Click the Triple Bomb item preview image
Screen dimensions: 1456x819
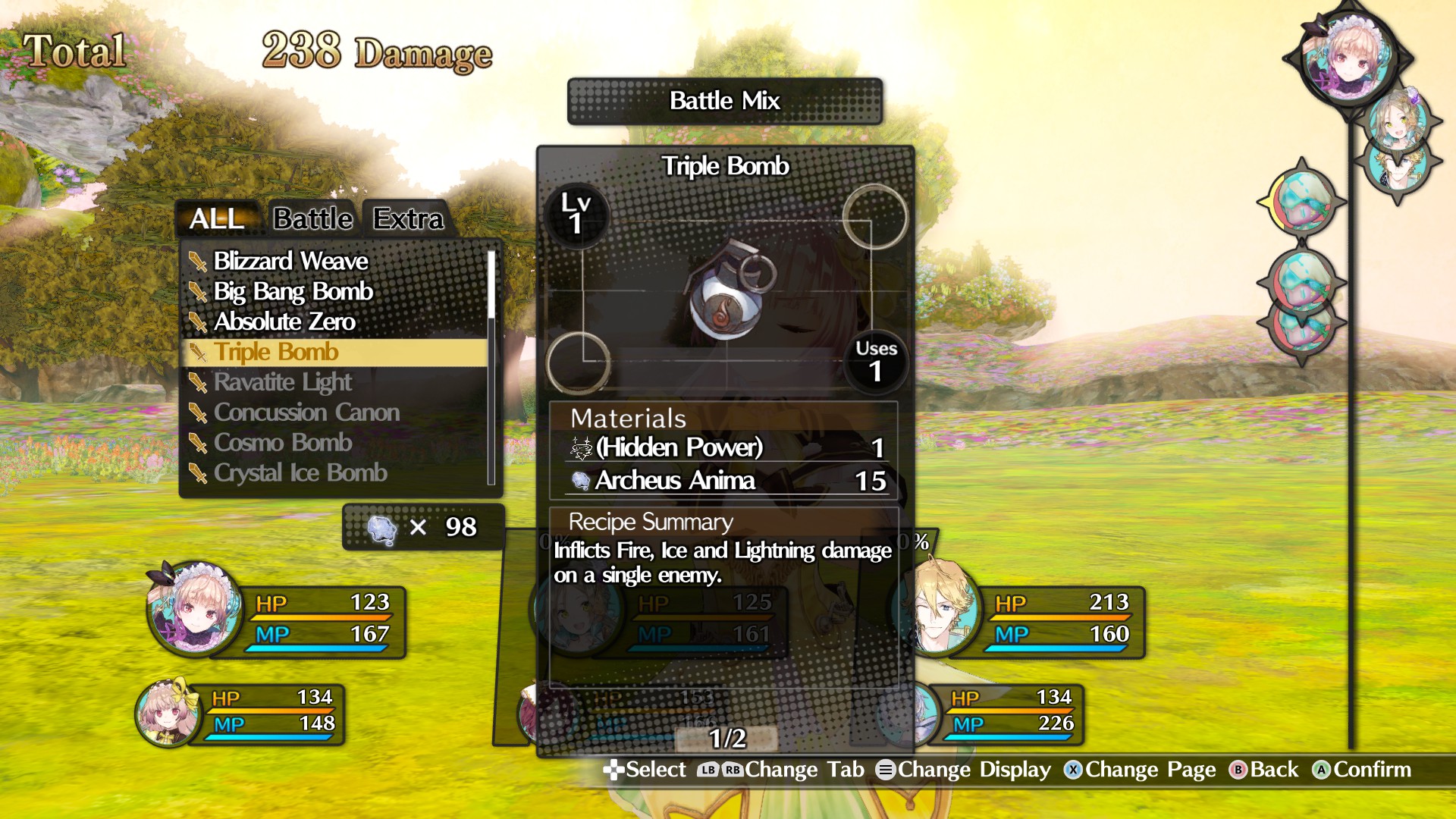[726, 303]
